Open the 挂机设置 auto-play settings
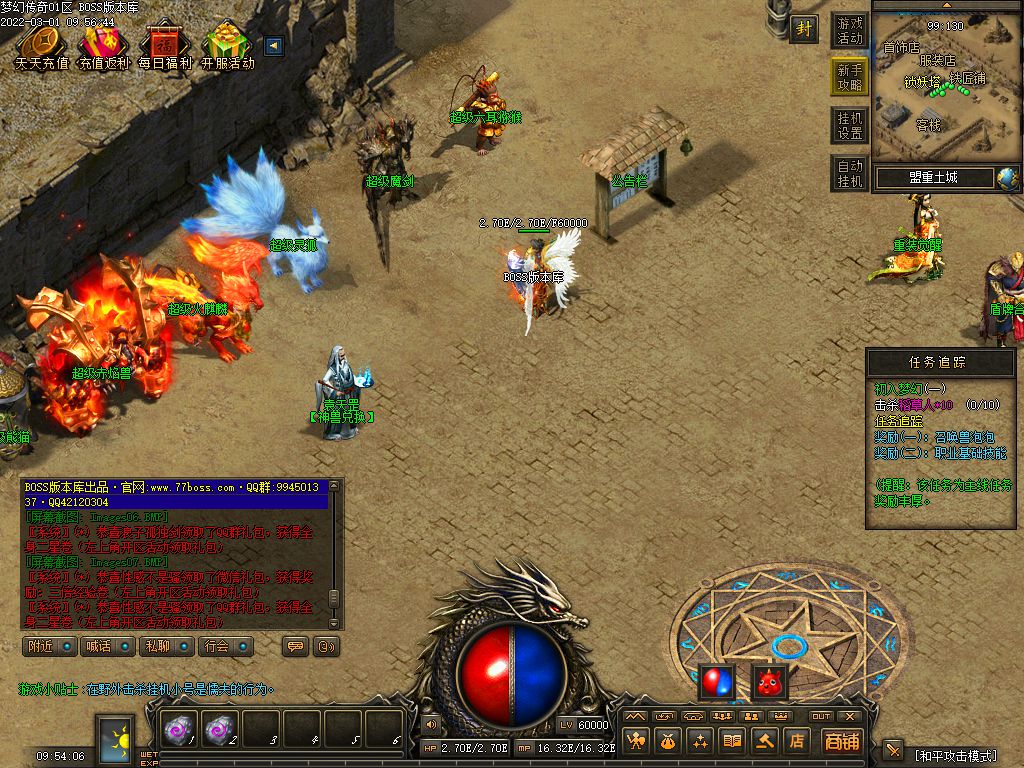1024x768 pixels. [849, 125]
